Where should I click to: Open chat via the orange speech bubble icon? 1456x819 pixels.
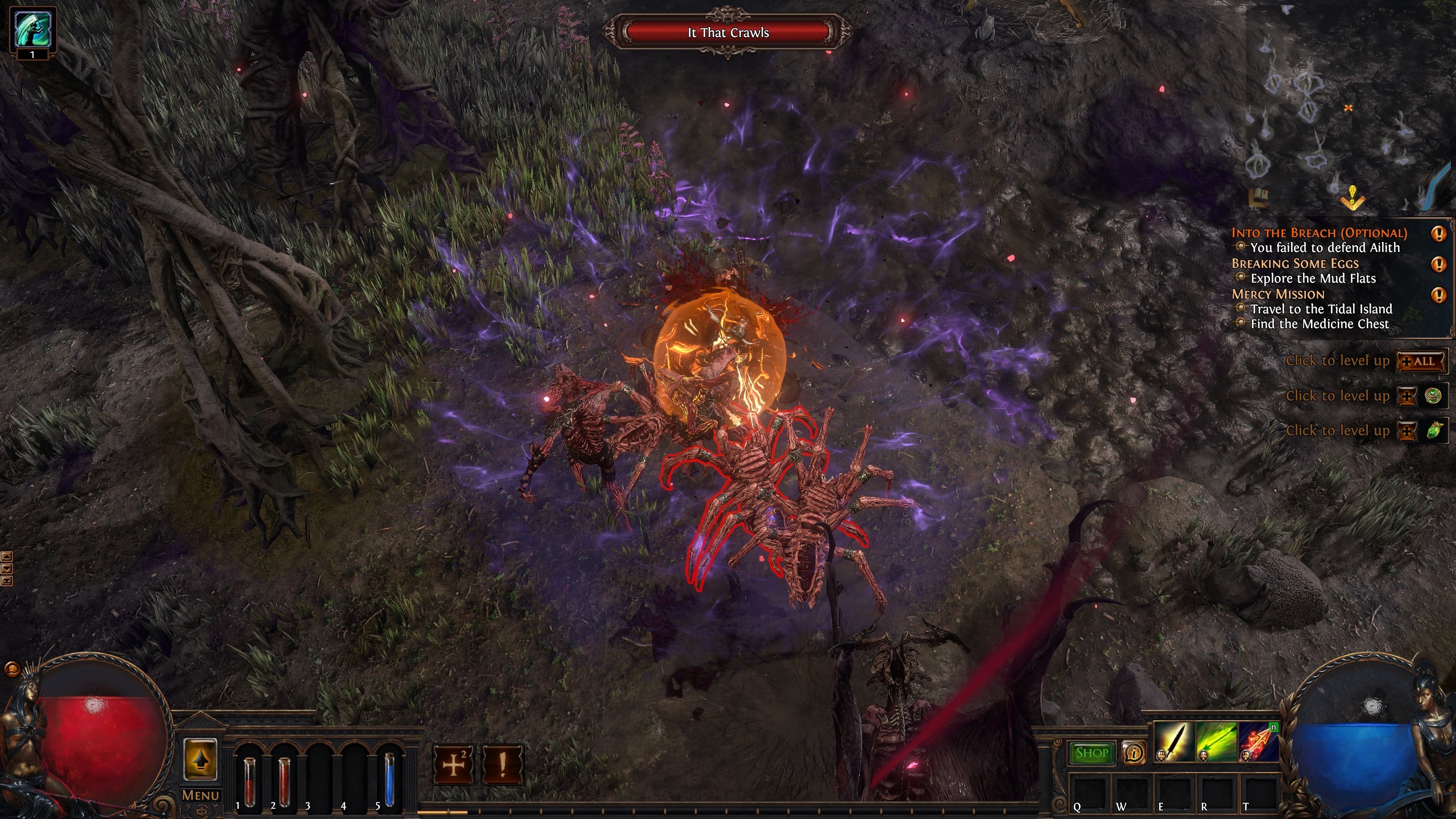coord(11,669)
